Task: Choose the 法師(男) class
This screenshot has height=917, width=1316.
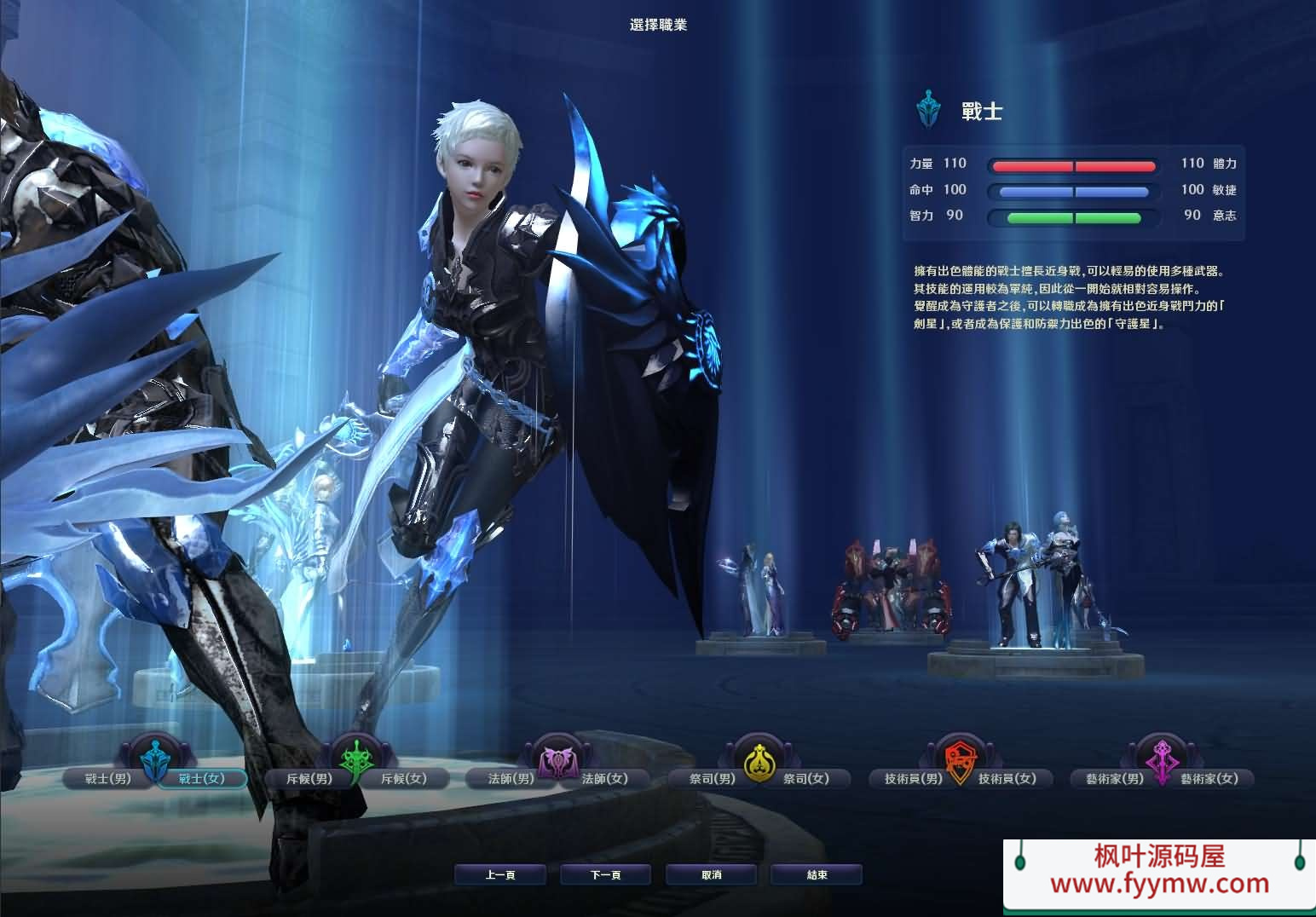Action: 510,778
